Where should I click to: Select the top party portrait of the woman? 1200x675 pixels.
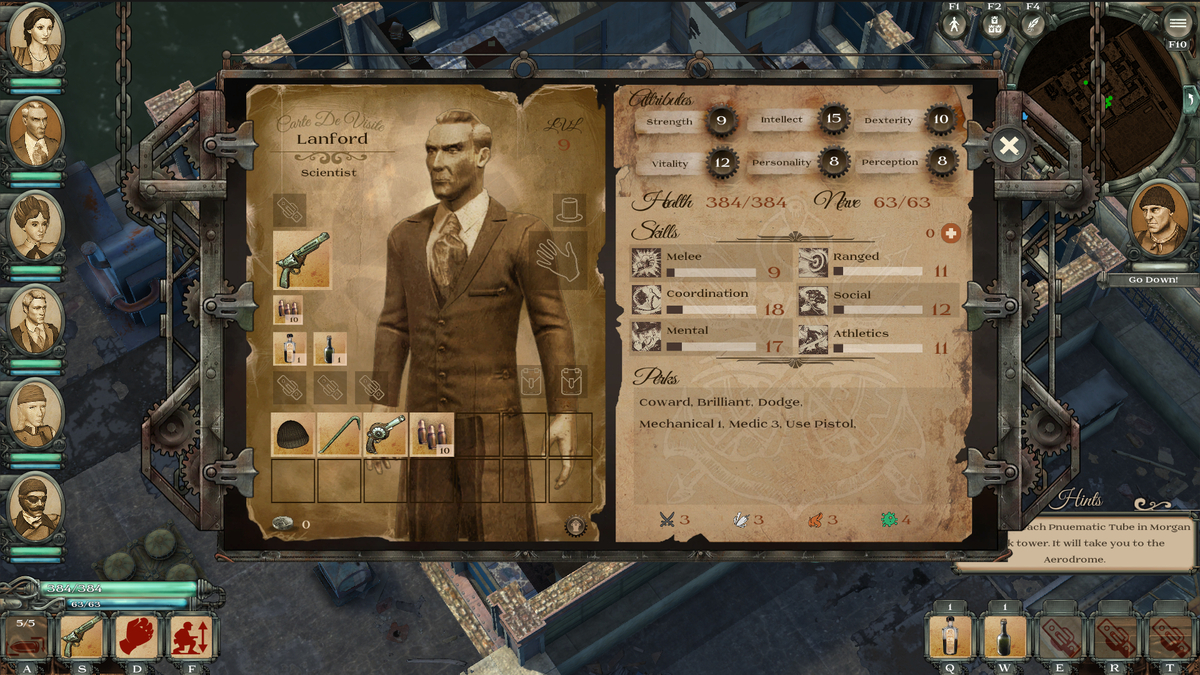point(36,40)
